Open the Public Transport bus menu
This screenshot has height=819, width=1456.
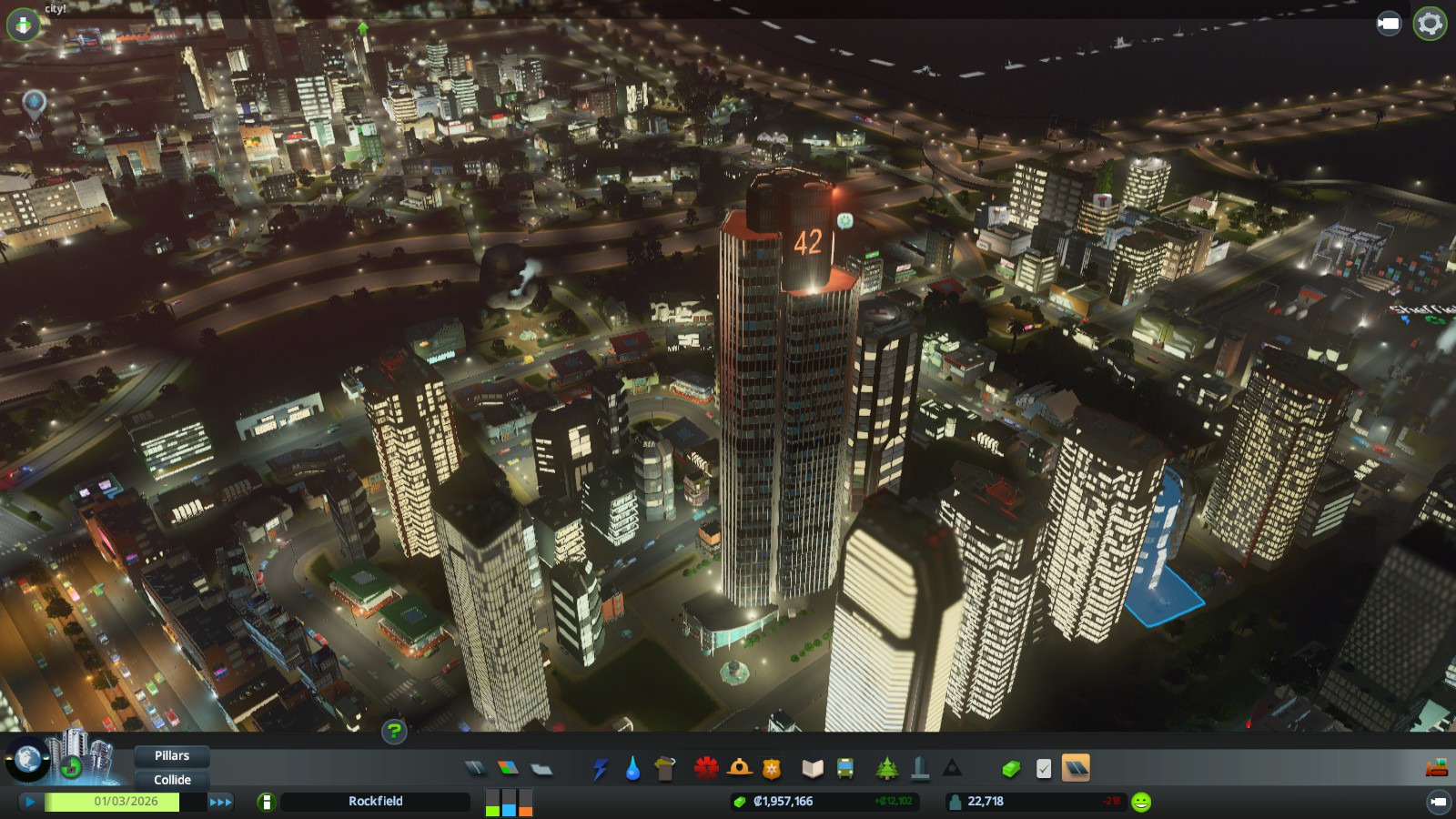(845, 769)
